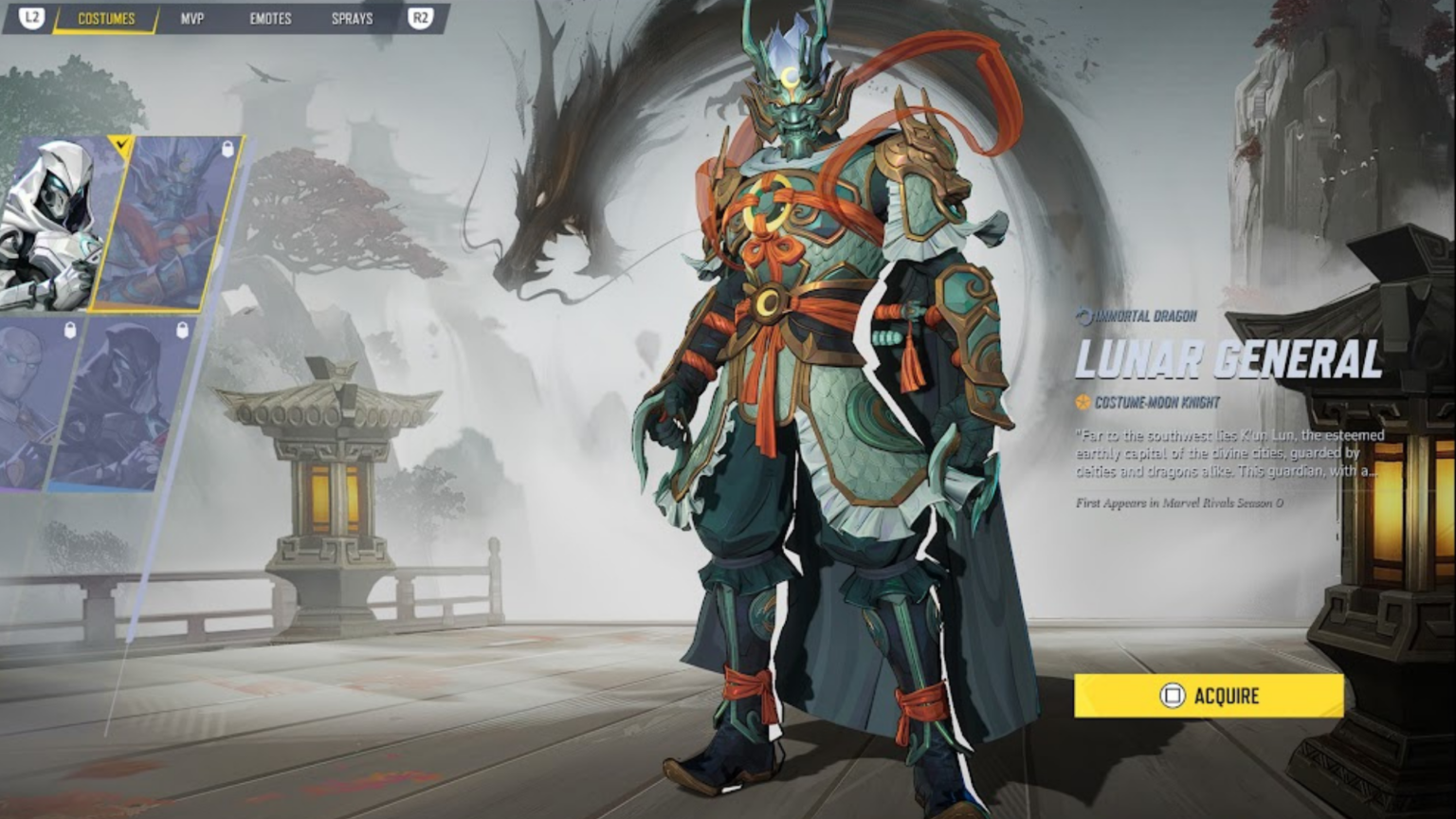Switch to the Emotes tab
The width and height of the screenshot is (1456, 819).
pyautogui.click(x=270, y=19)
